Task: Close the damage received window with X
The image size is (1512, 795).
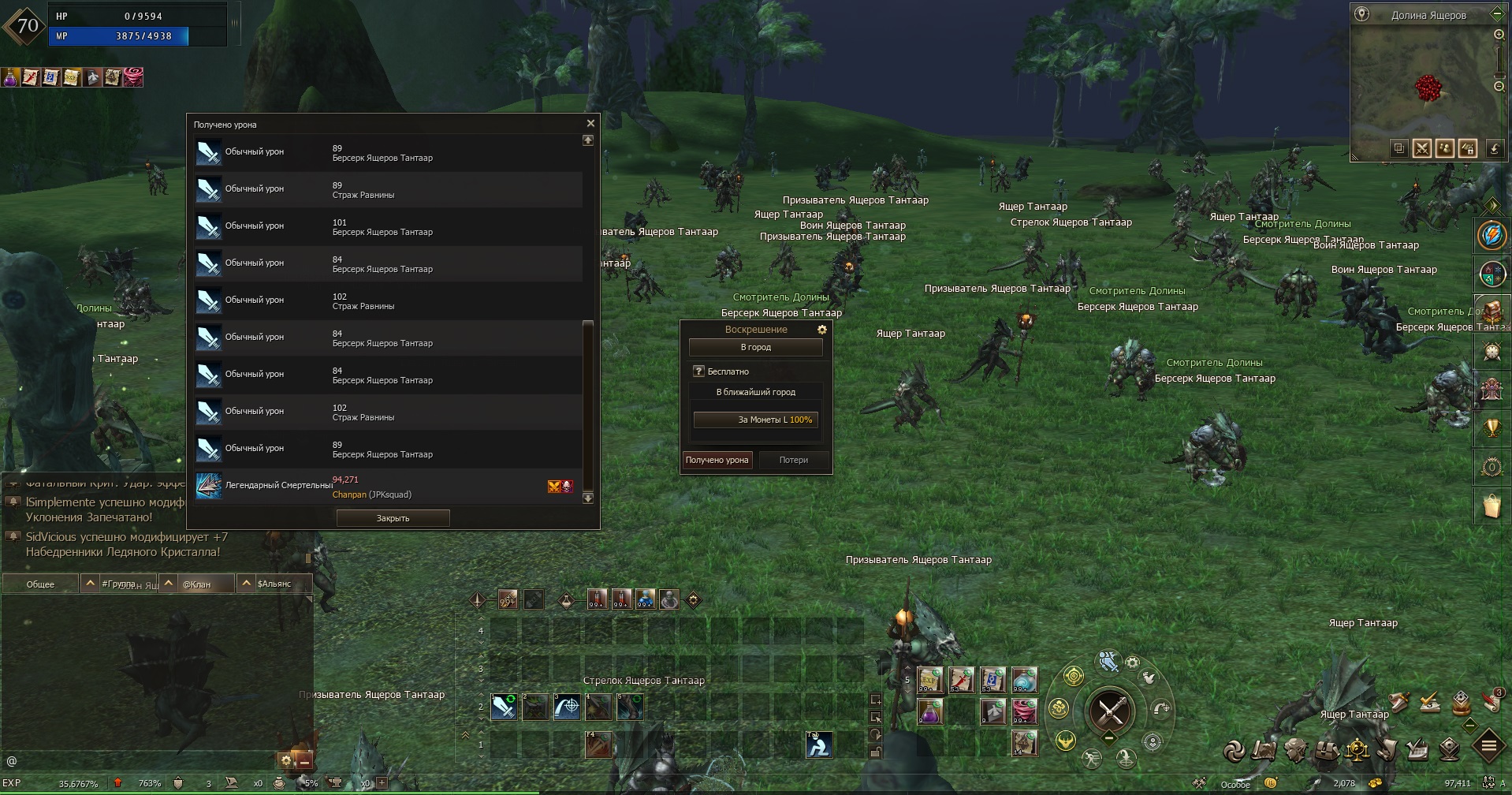Action: 590,124
